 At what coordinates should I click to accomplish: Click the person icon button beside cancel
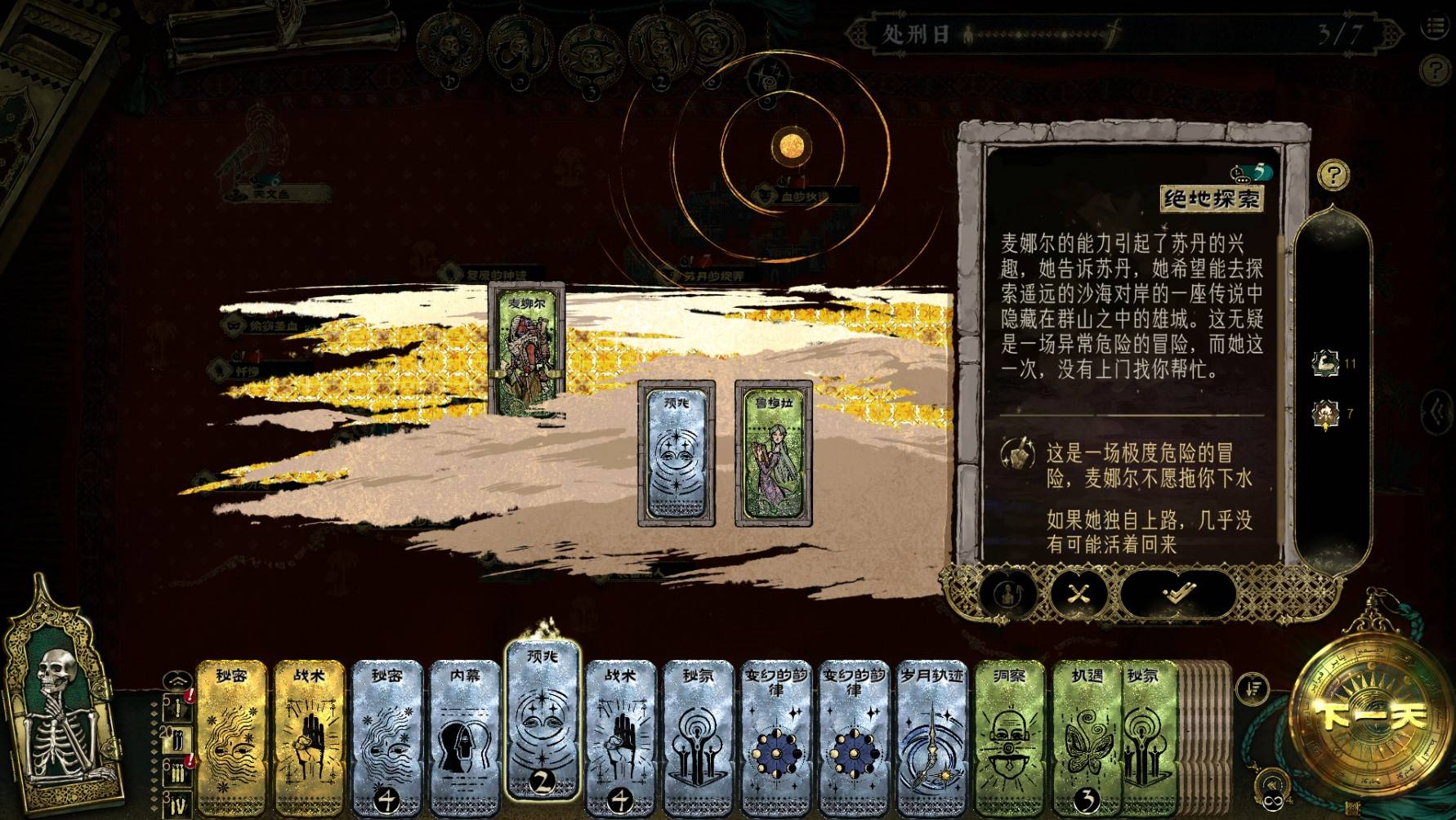1008,593
